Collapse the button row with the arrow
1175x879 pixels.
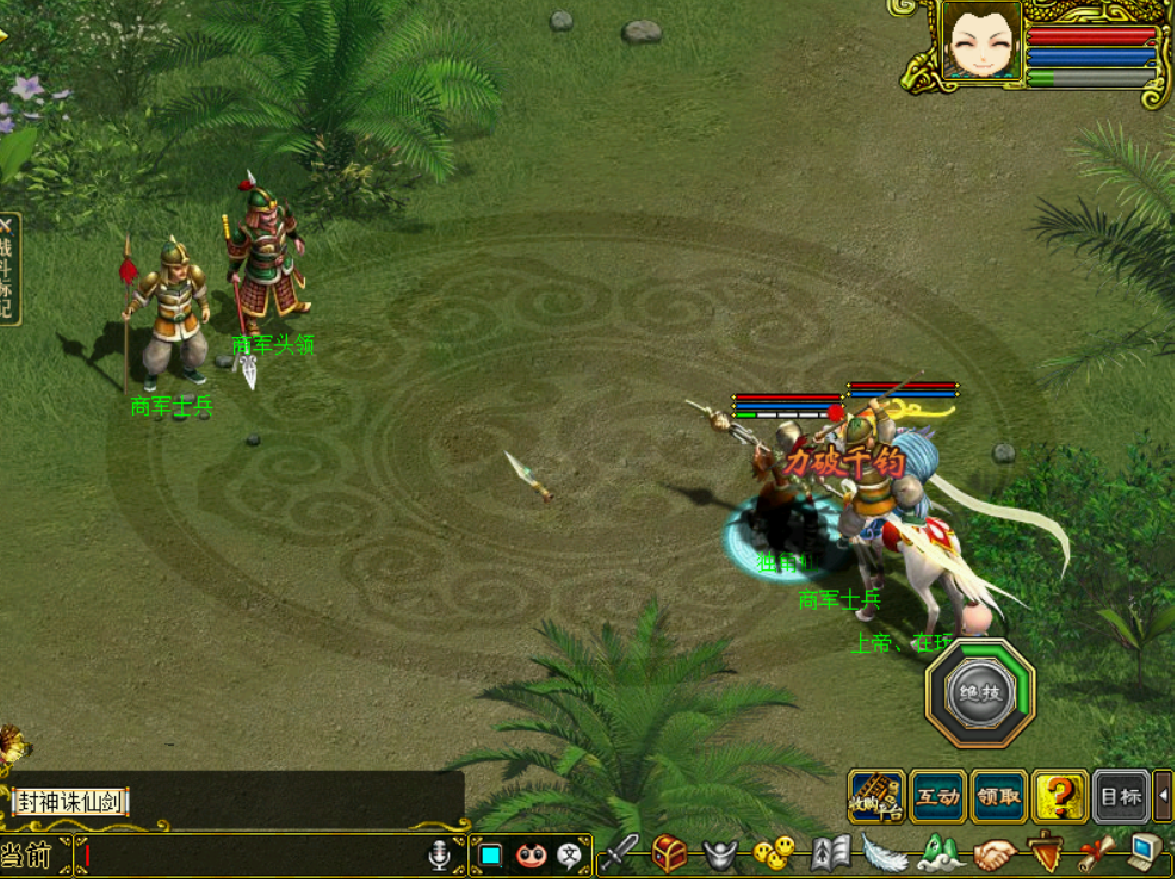pyautogui.click(x=1163, y=797)
